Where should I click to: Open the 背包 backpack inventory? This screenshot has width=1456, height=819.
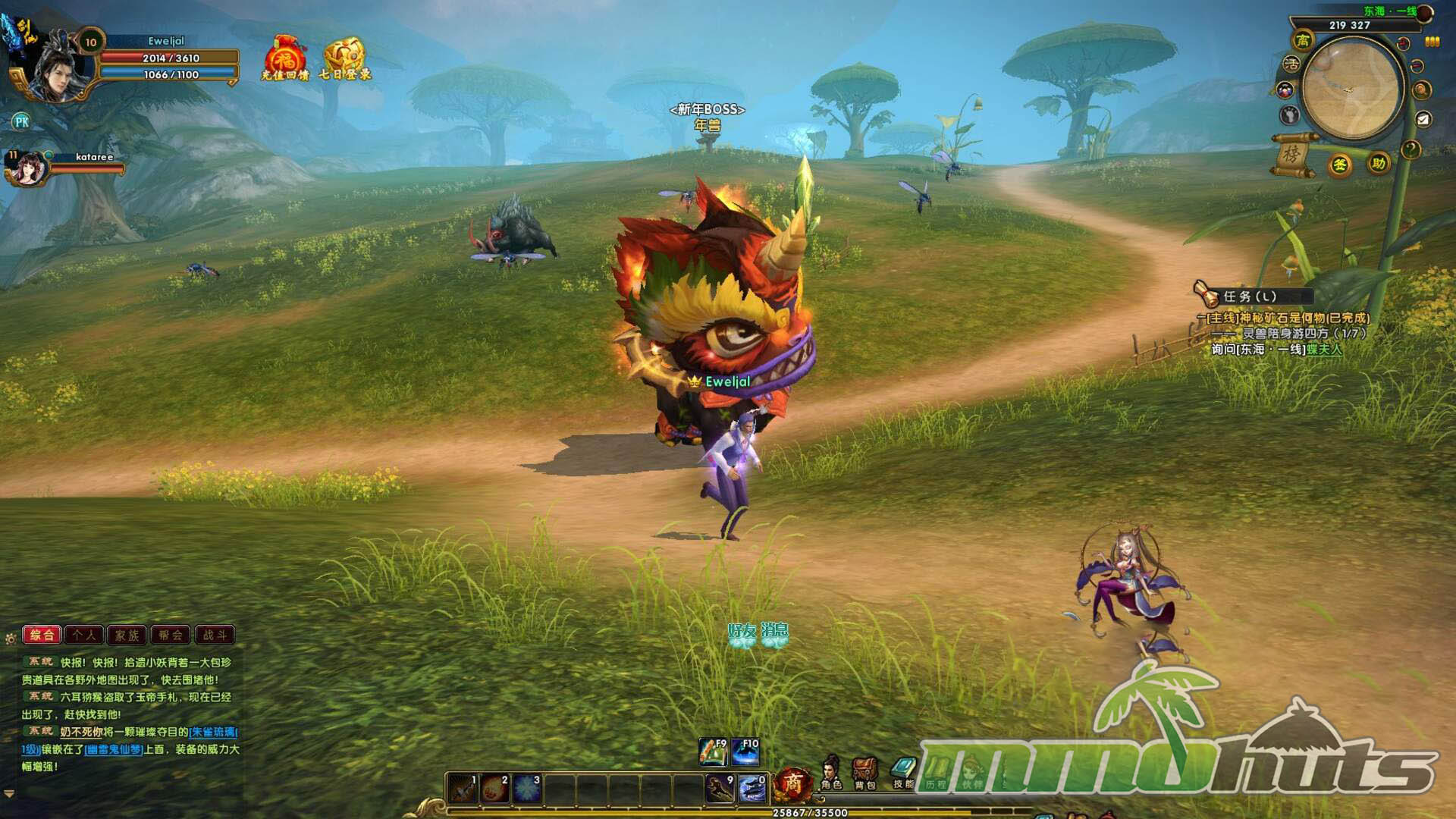pos(864,773)
